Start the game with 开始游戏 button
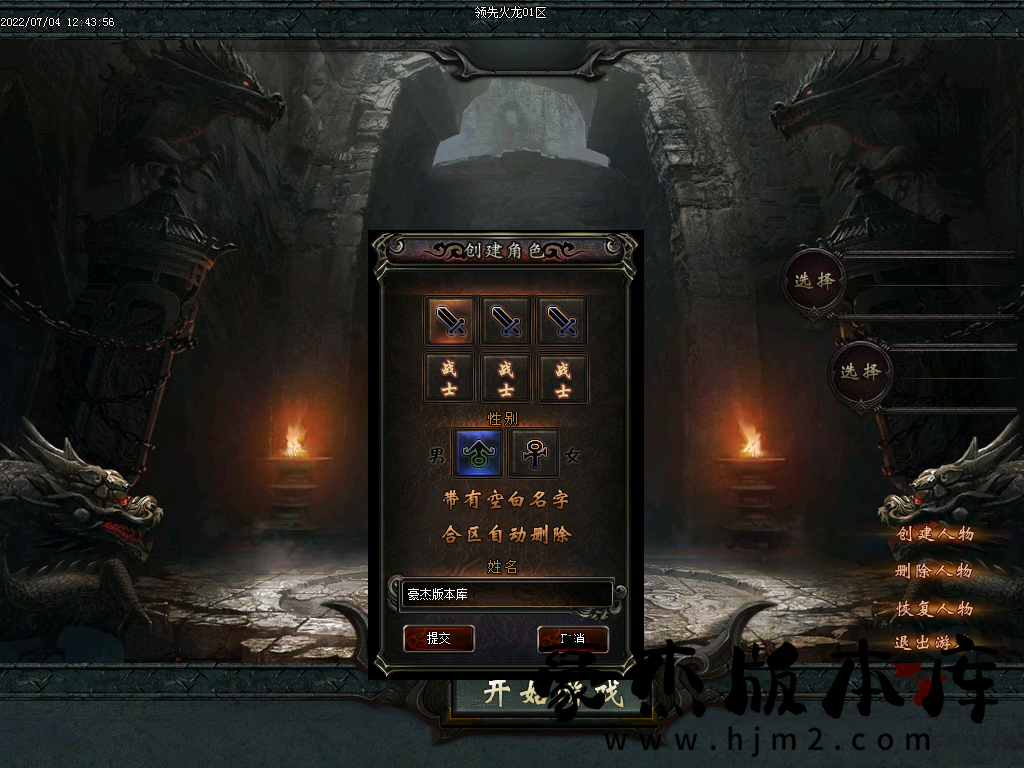Viewport: 1024px width, 768px height. point(552,695)
